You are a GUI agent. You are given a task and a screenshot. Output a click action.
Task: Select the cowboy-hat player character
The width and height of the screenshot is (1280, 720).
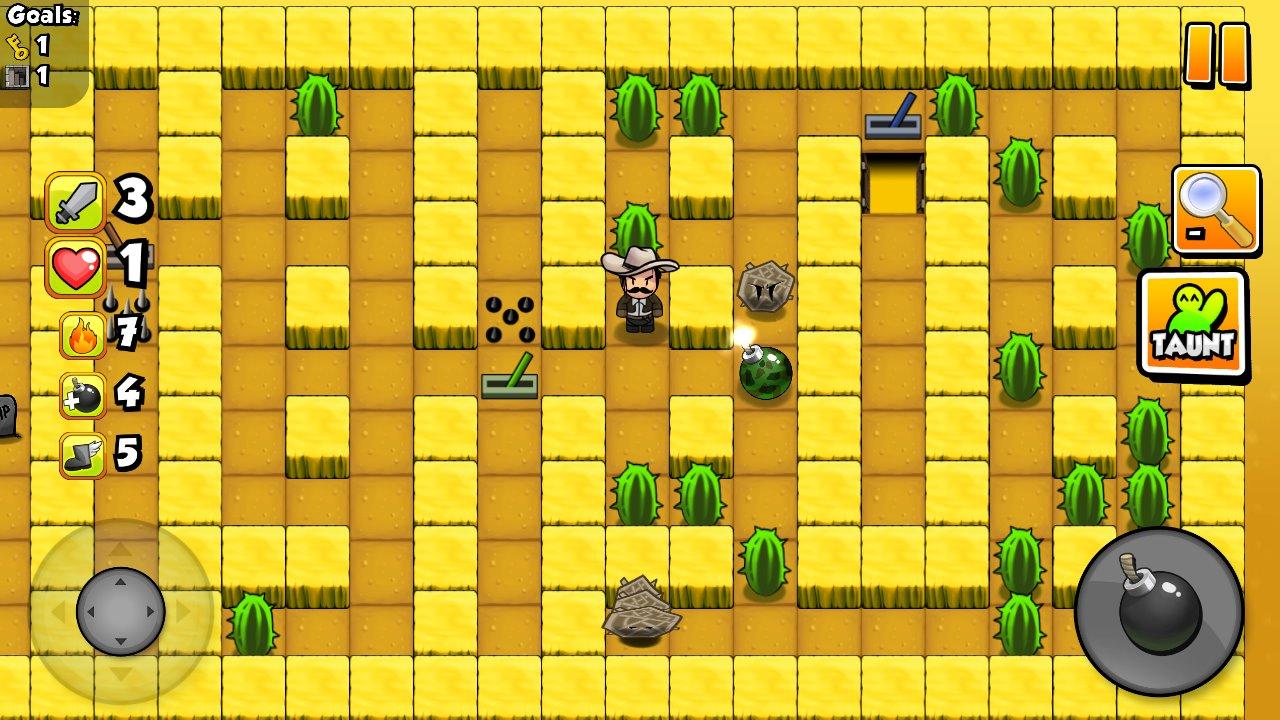[x=640, y=290]
